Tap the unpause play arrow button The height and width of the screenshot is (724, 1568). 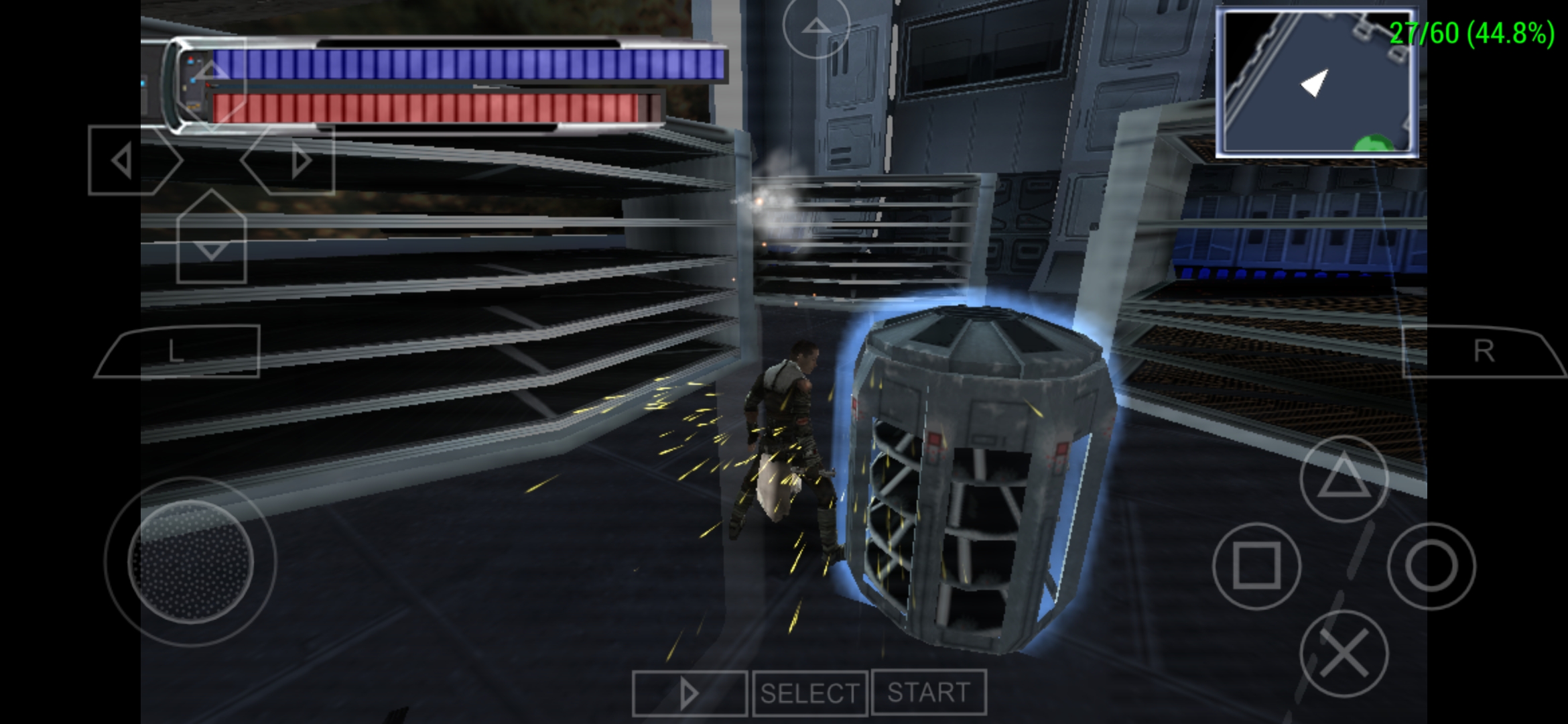pyautogui.click(x=690, y=694)
